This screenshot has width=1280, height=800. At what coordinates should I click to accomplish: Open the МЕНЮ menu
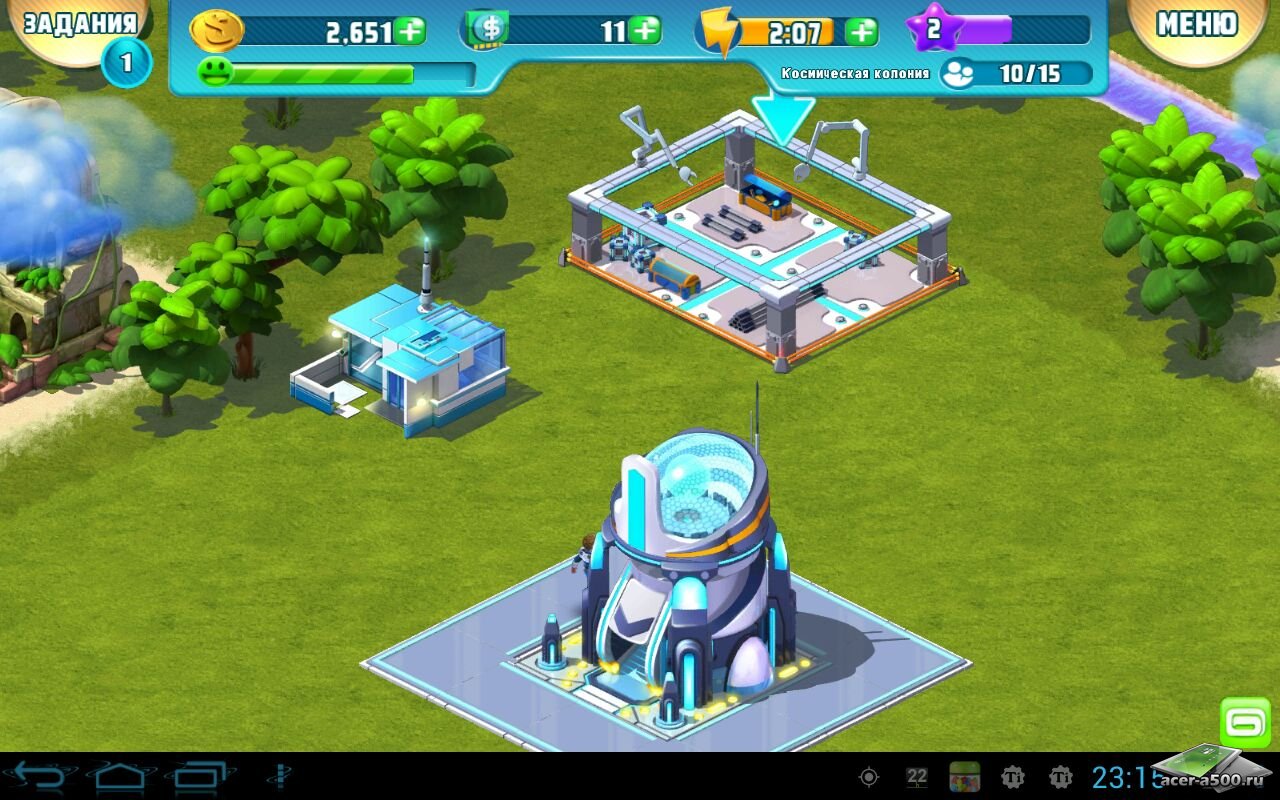pyautogui.click(x=1197, y=24)
